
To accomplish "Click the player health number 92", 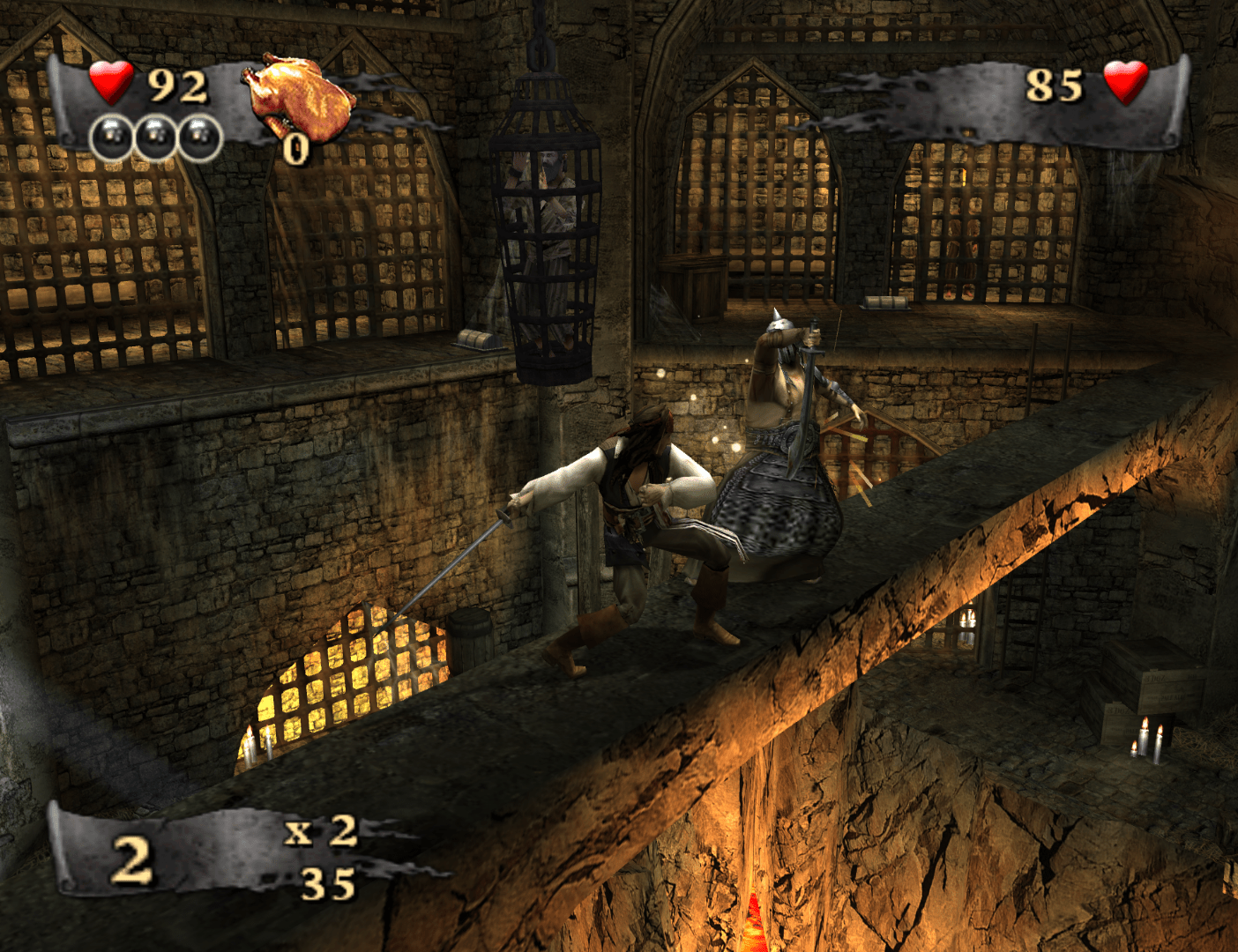I will 176,86.
